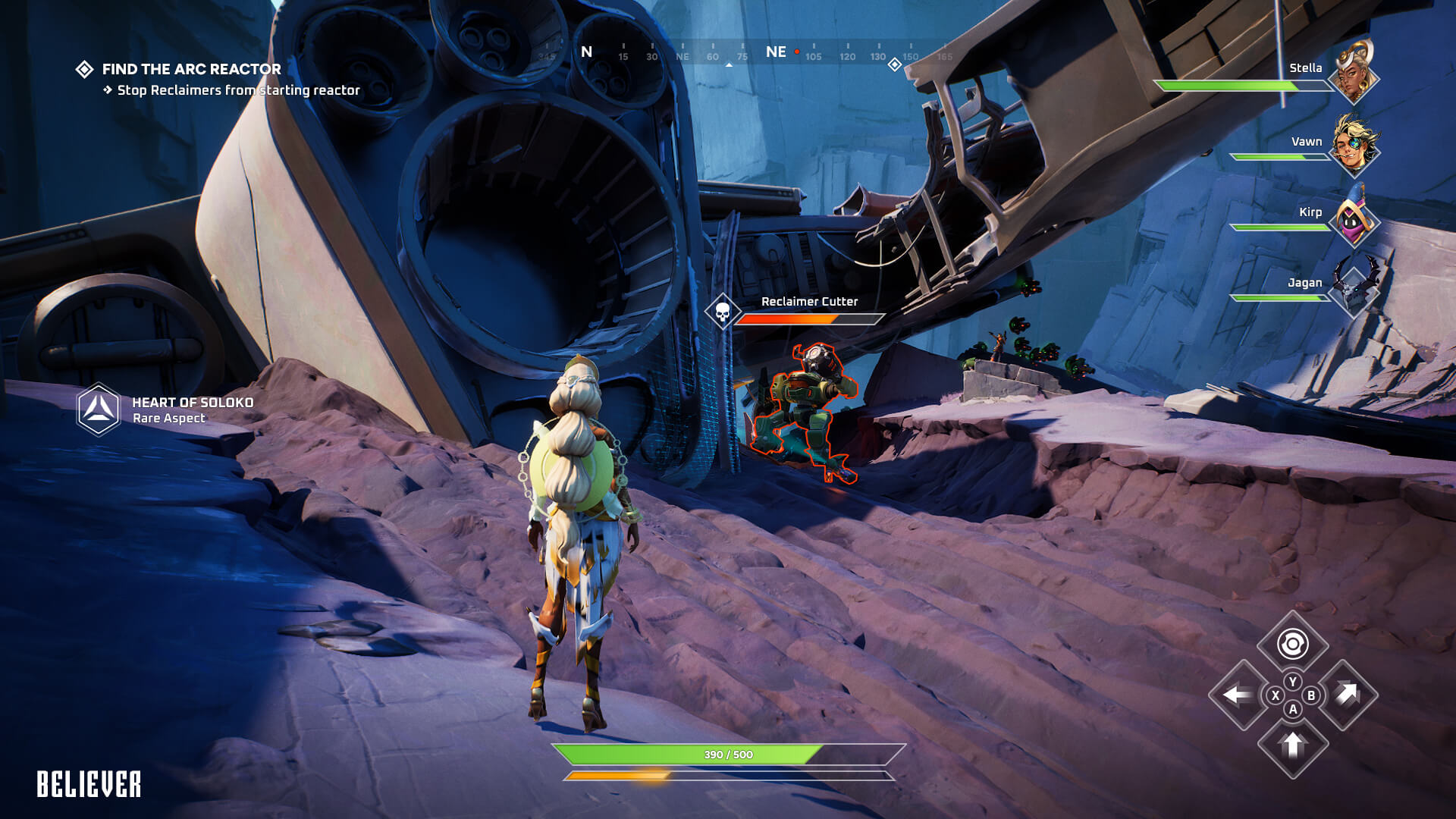Select Vawn's party portrait
Screen dimensions: 1456x819
point(1354,146)
